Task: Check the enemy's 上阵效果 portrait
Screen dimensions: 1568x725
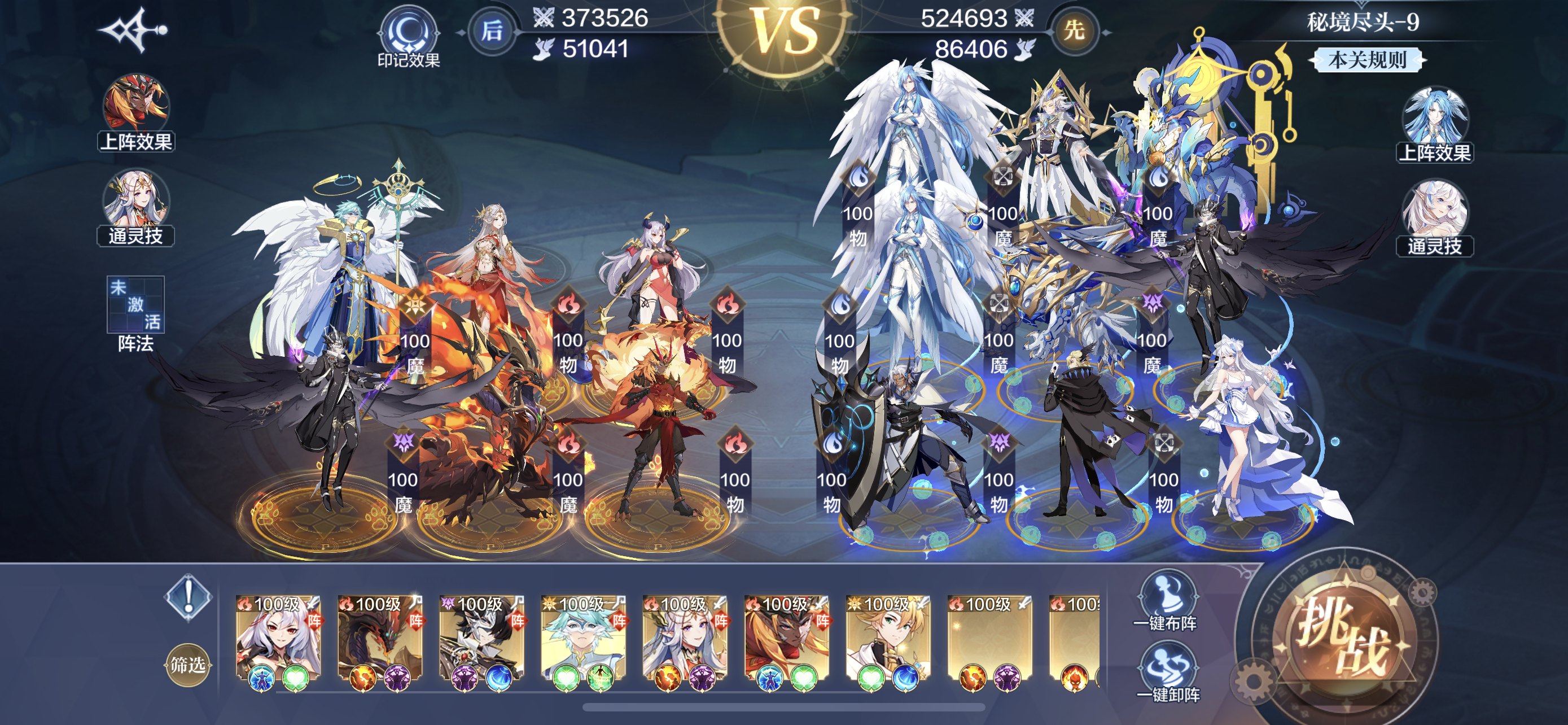Action: pyautogui.click(x=1435, y=120)
